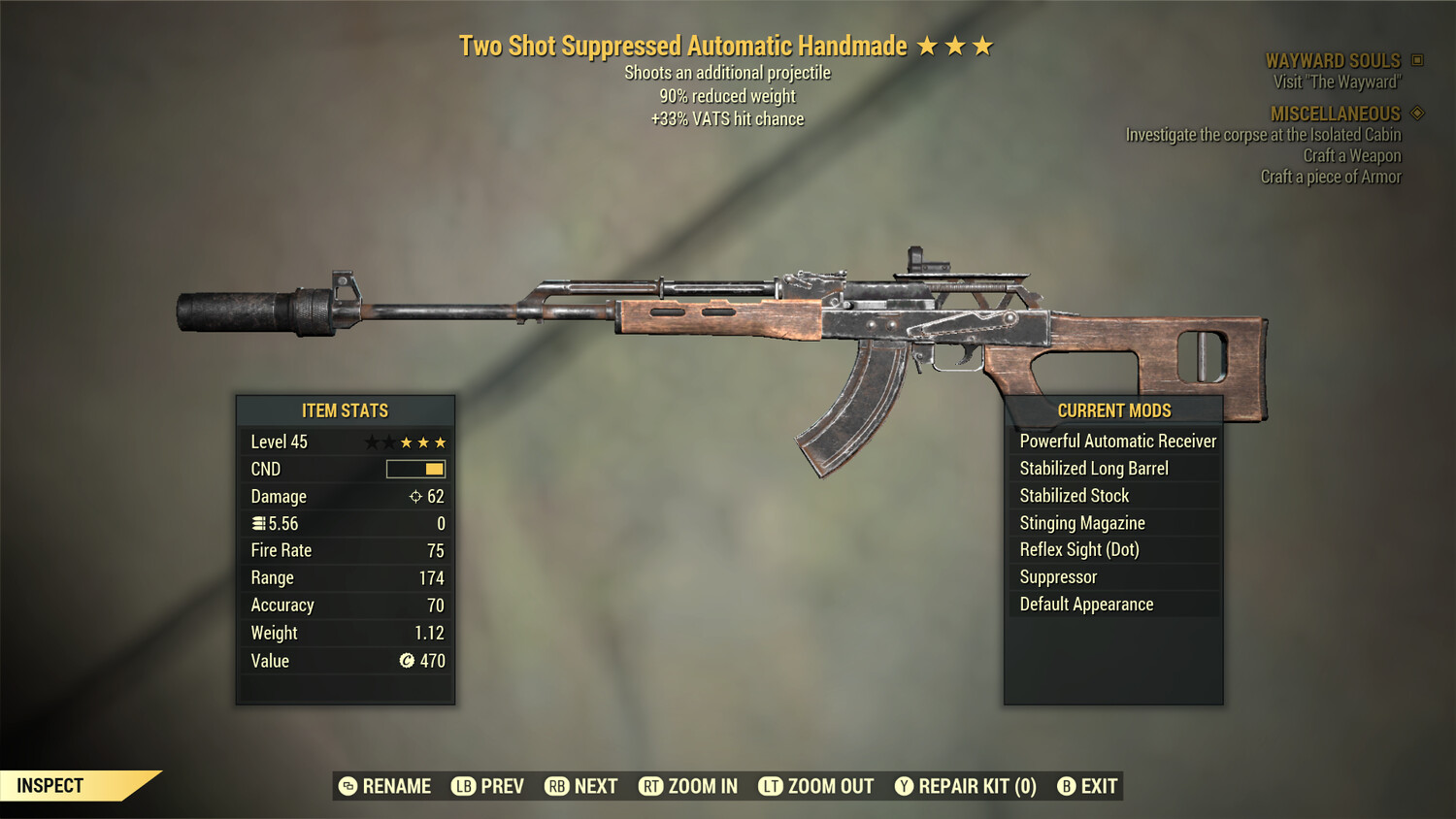Select the CURRENT MODS panel header
Viewport: 1456px width, 819px height.
click(1113, 410)
